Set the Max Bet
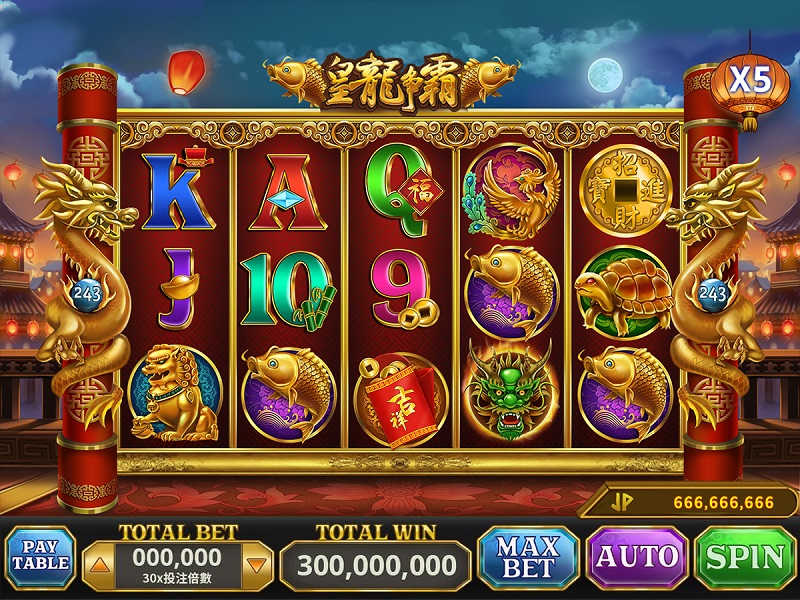 pos(528,557)
